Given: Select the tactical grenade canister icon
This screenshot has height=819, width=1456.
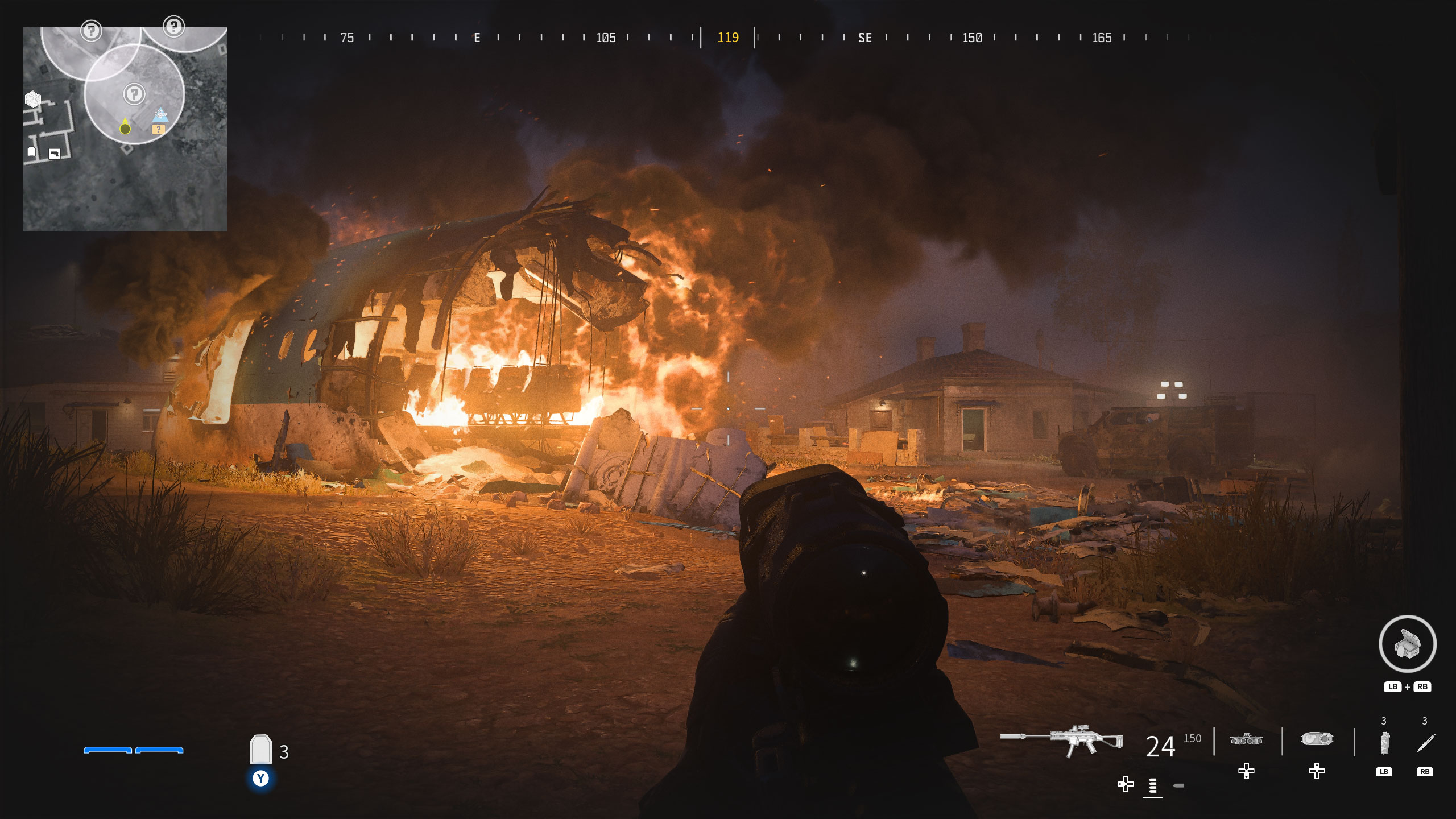Looking at the screenshot, I should (1384, 743).
